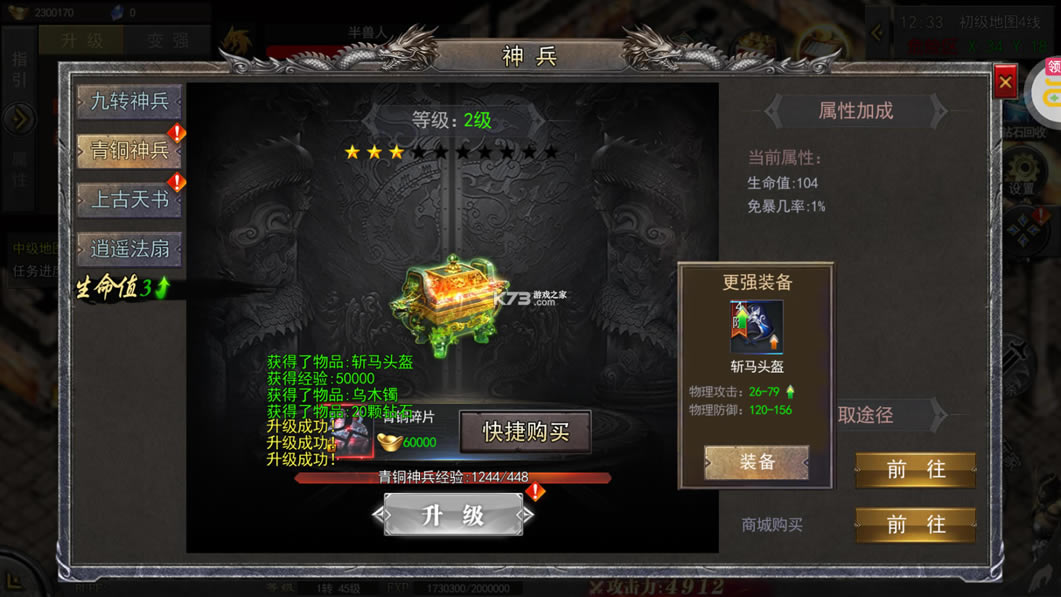Close the 神兵 window with the red X
The height and width of the screenshot is (597, 1061).
1005,83
